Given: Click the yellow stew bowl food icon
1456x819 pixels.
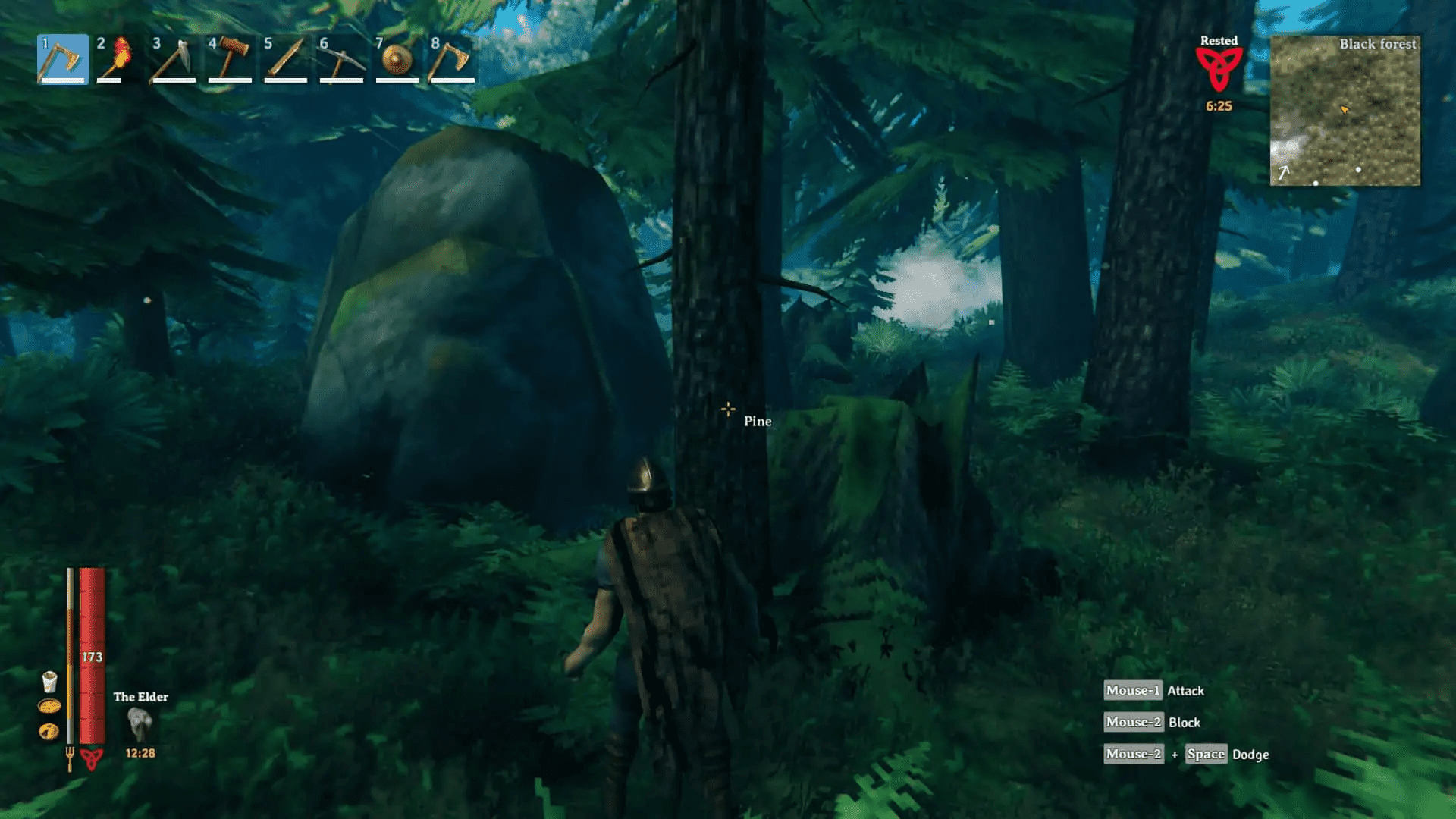Looking at the screenshot, I should coord(49,707).
